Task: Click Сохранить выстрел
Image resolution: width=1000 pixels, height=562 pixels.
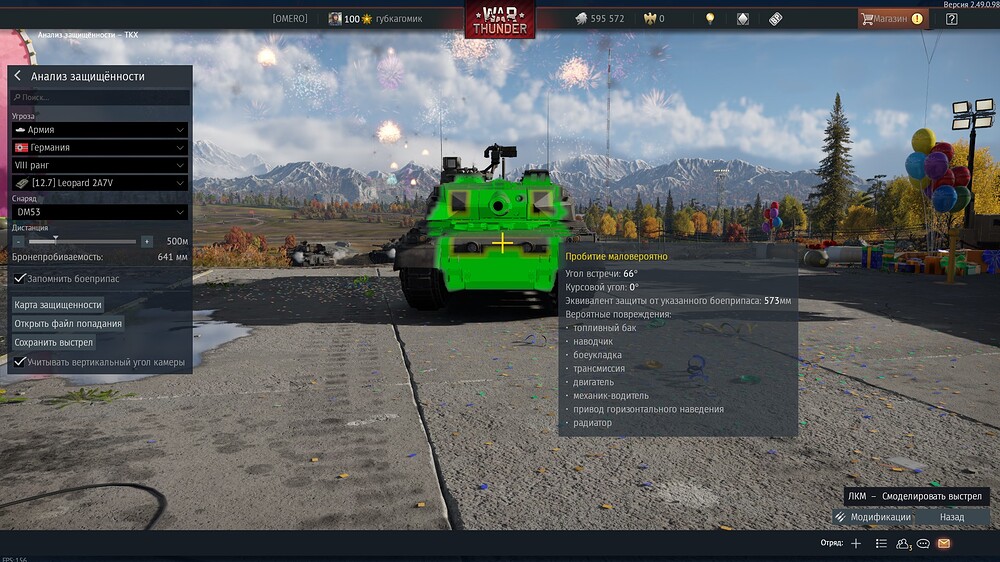Action: coord(53,342)
